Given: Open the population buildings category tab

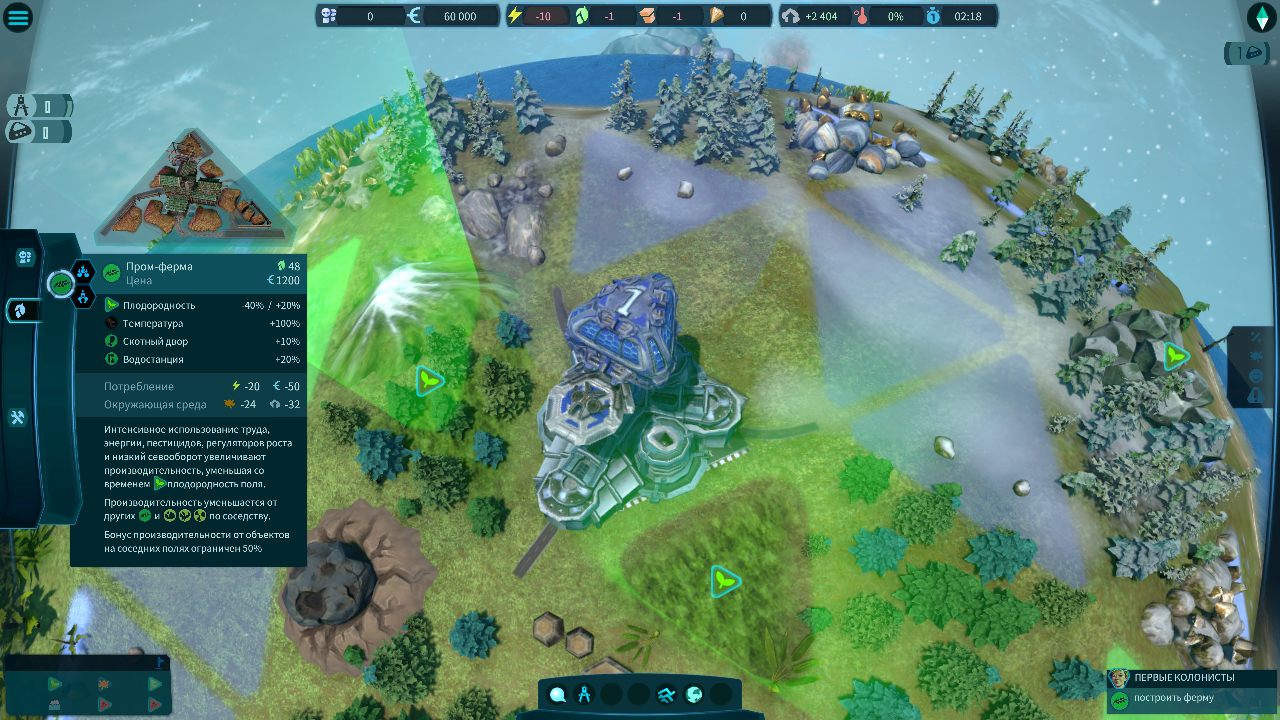Looking at the screenshot, I should click(25, 257).
